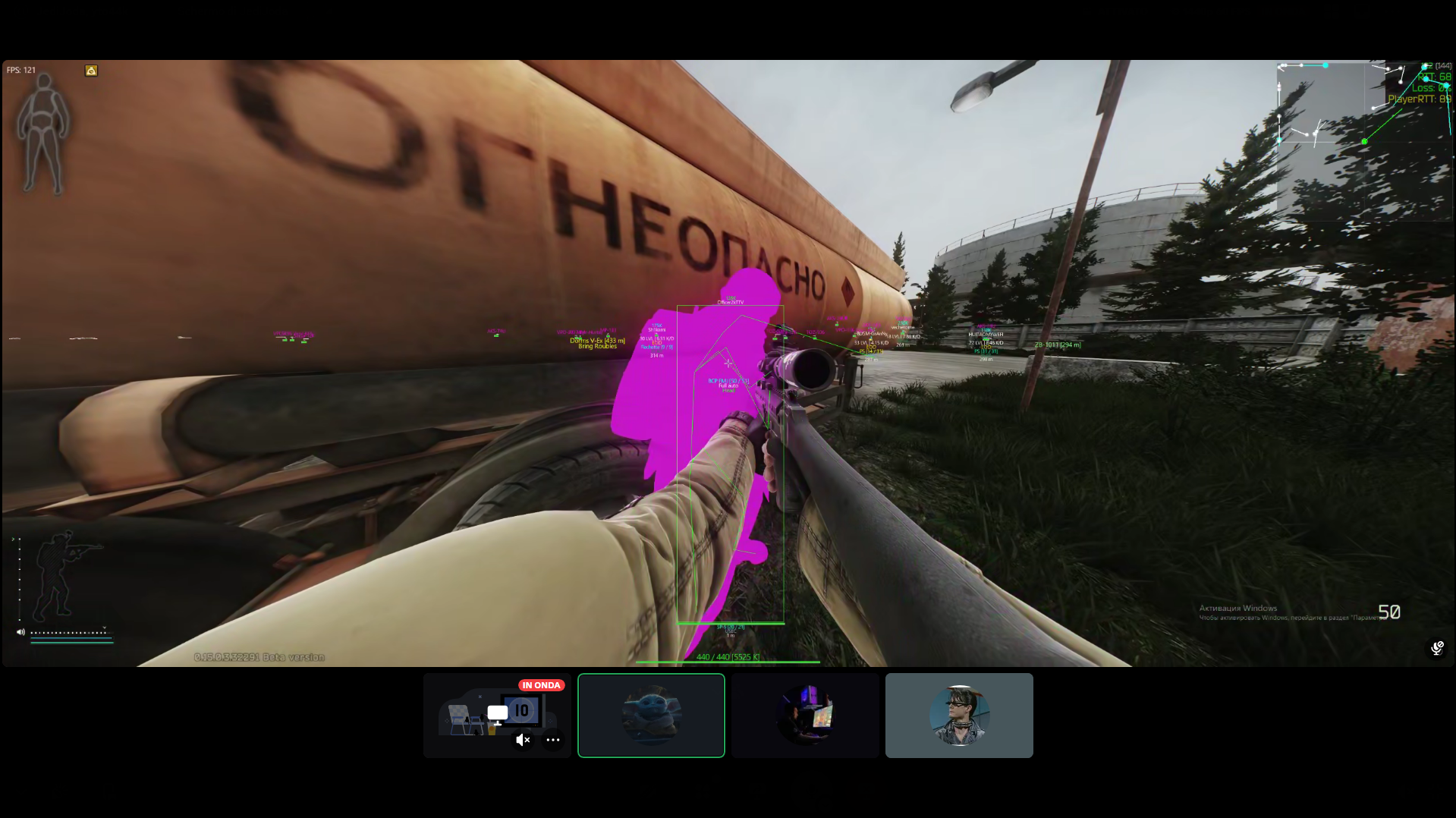Screen dimensions: 1456x818
Task: Click the stance silhouette indicator
Action: click(62, 575)
